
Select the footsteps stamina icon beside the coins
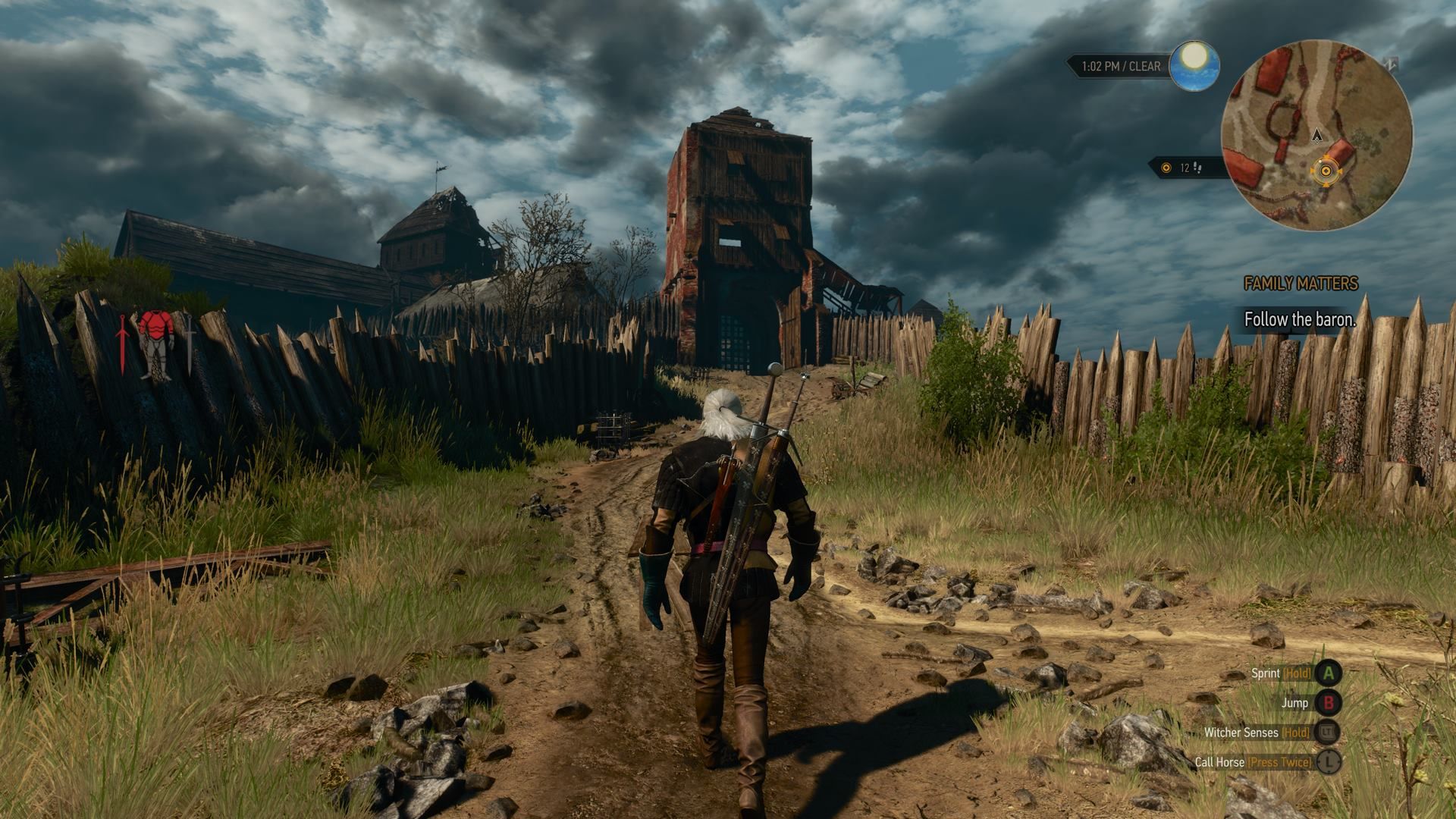tap(1198, 168)
